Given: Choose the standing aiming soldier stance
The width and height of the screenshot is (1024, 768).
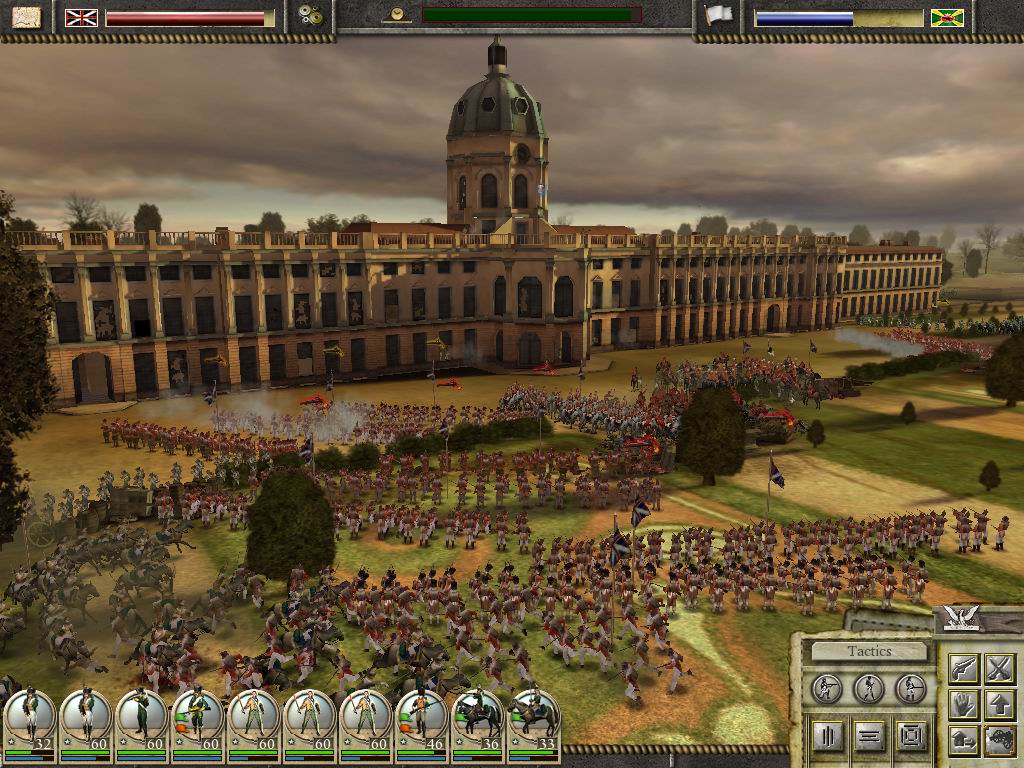Looking at the screenshot, I should (910, 688).
